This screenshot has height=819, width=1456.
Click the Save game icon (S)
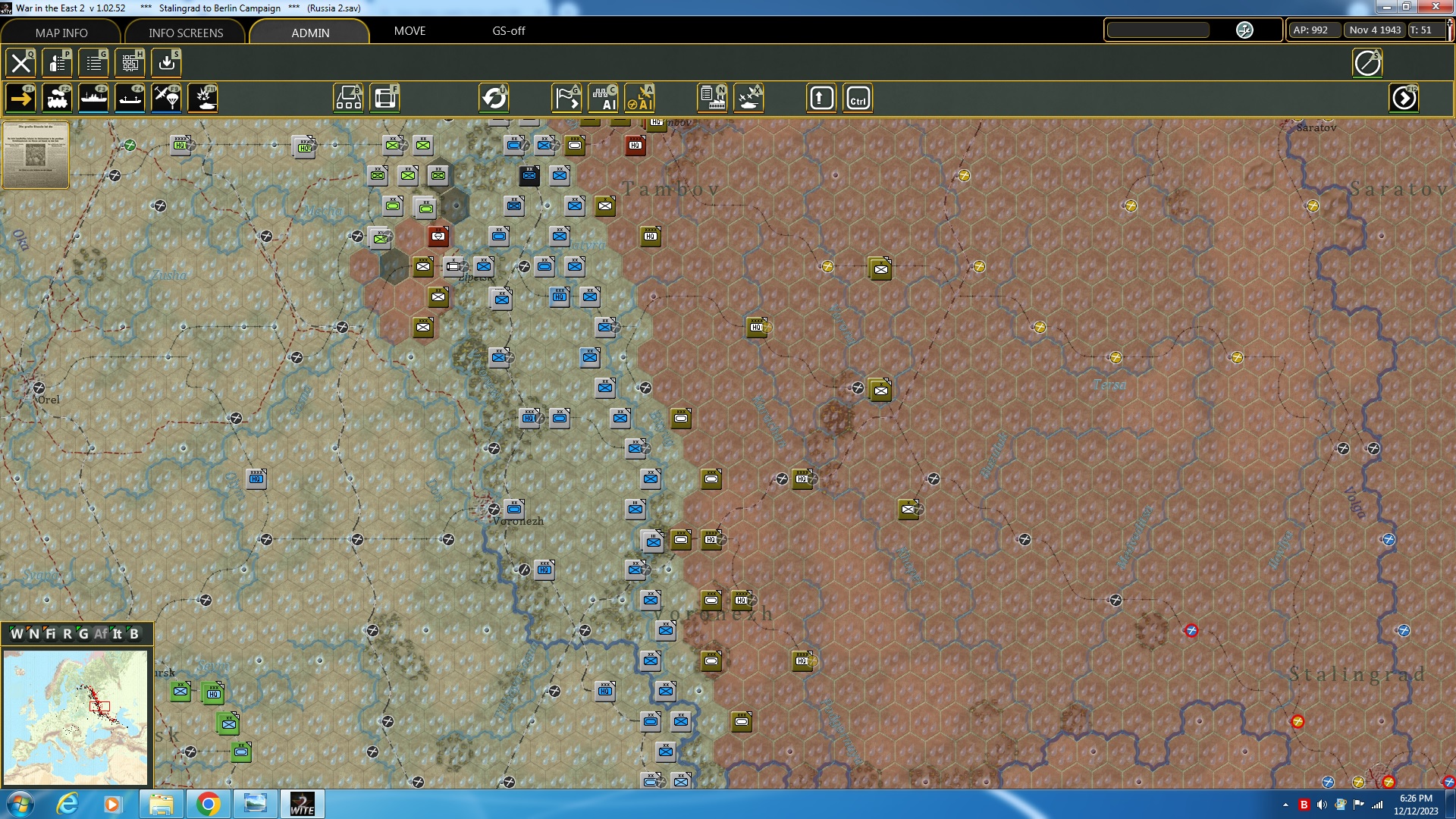tap(166, 63)
